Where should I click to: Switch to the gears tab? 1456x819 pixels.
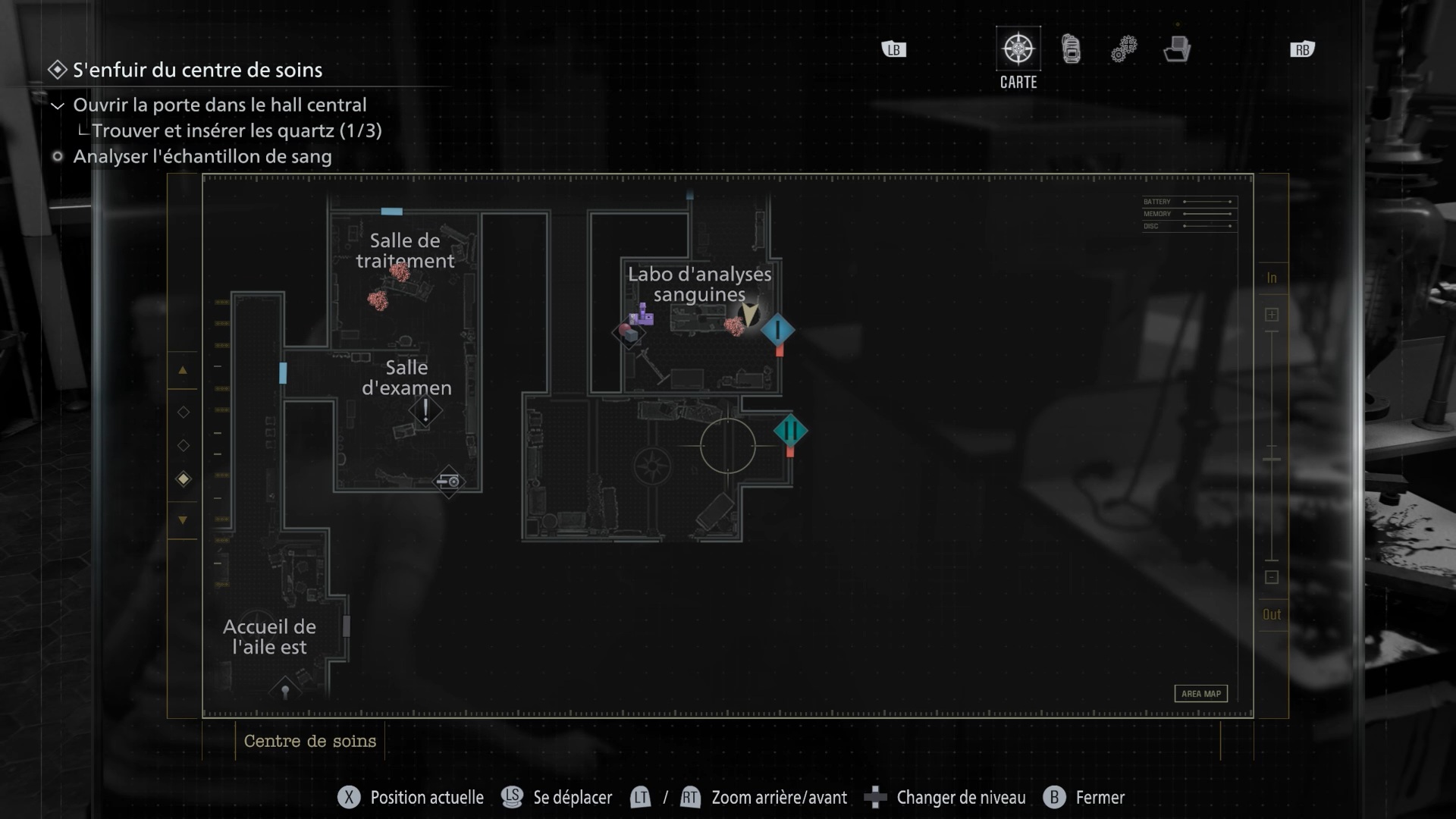[1124, 49]
